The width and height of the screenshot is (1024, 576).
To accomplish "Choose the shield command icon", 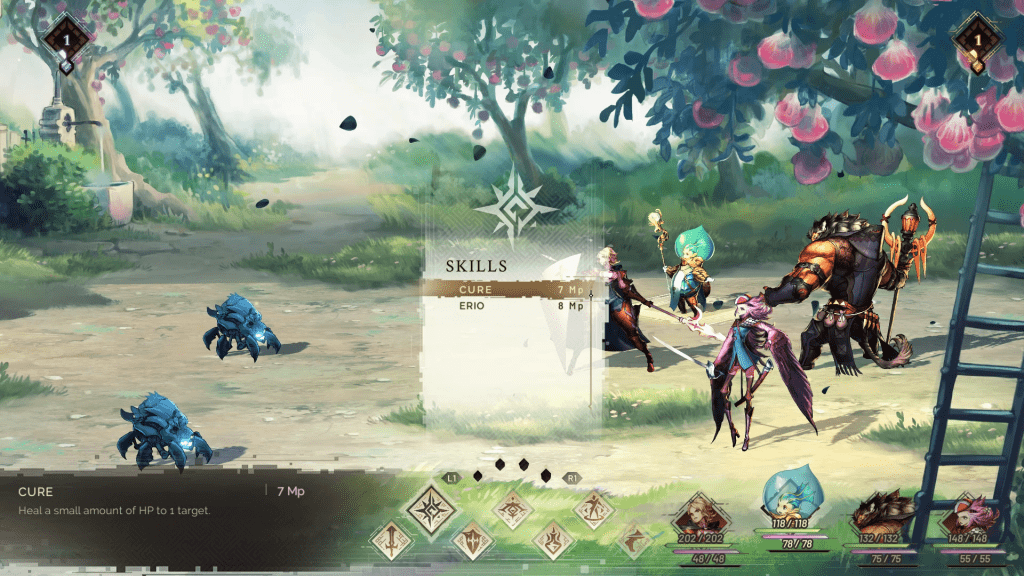I will tap(472, 541).
